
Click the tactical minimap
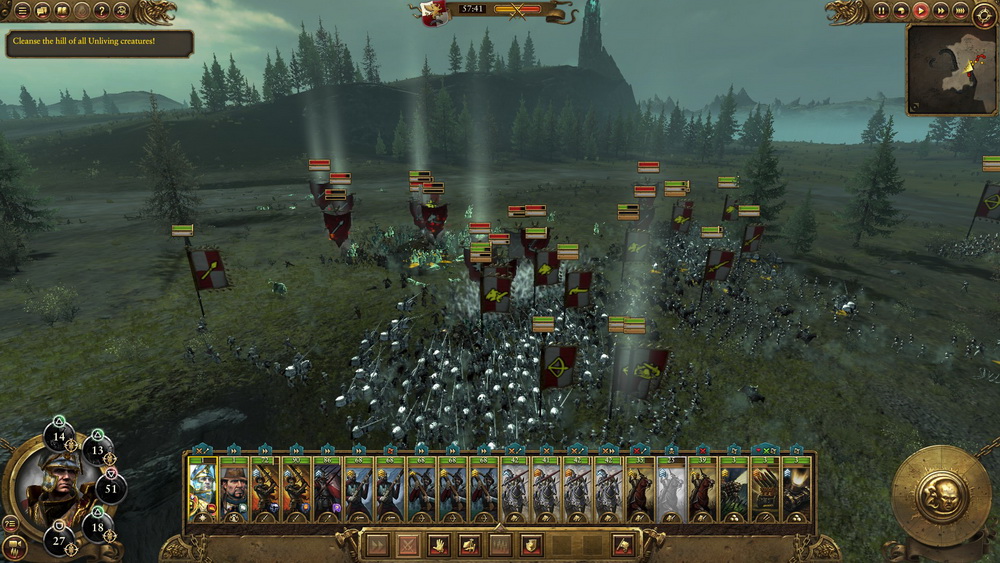click(x=951, y=70)
